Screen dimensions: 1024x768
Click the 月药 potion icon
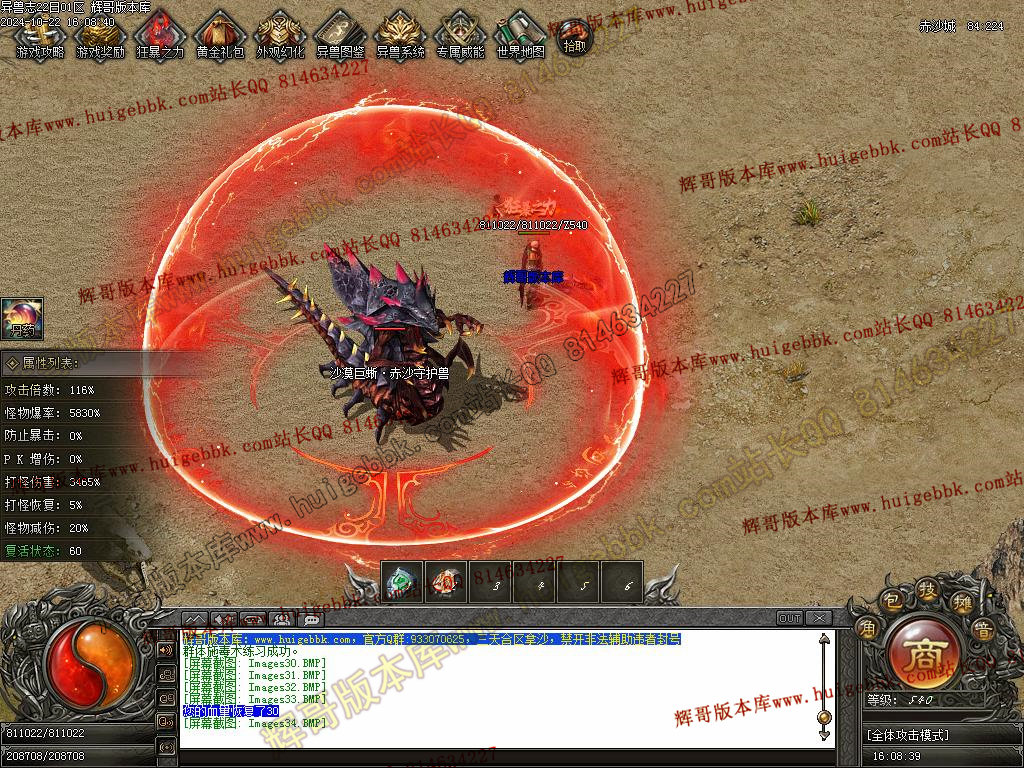(21, 319)
